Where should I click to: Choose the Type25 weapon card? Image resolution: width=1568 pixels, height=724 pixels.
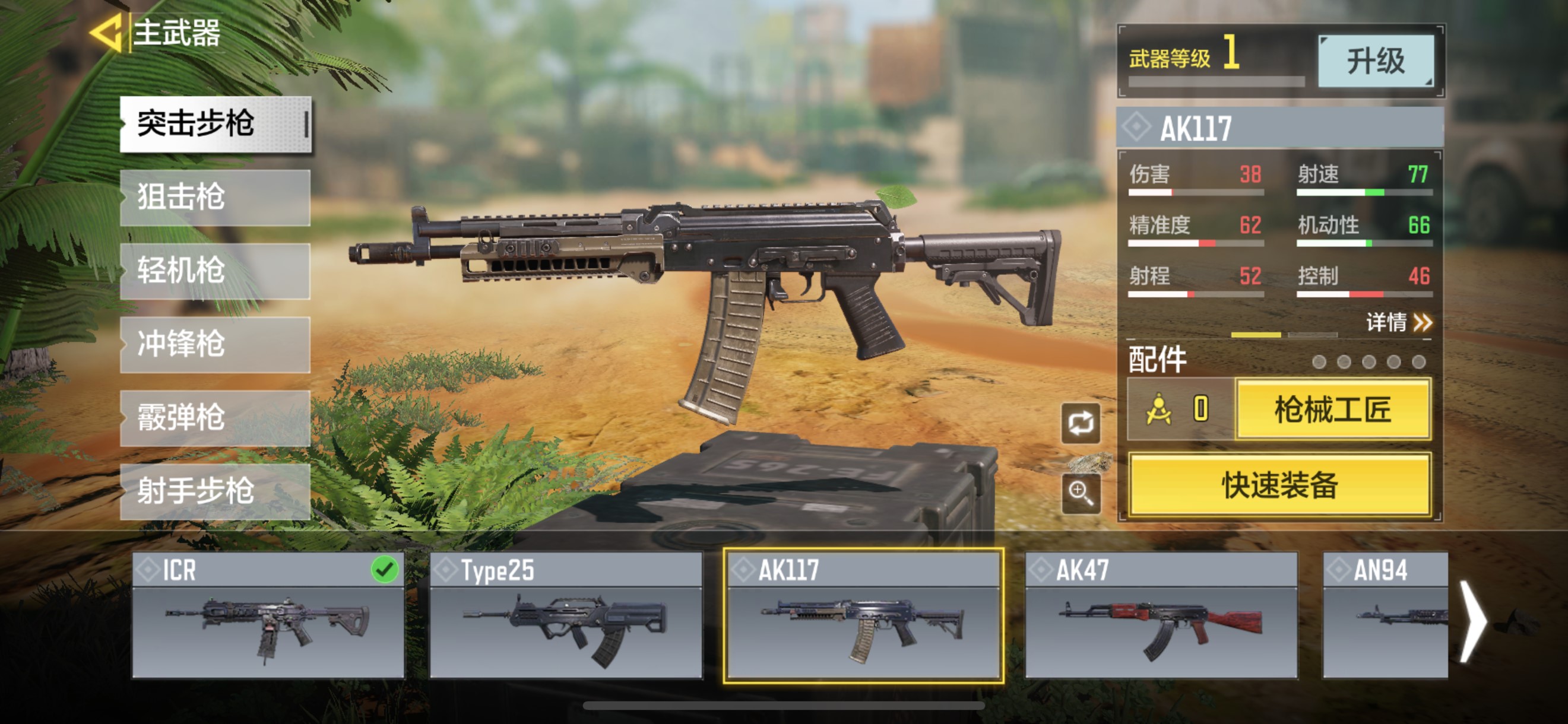(565, 614)
